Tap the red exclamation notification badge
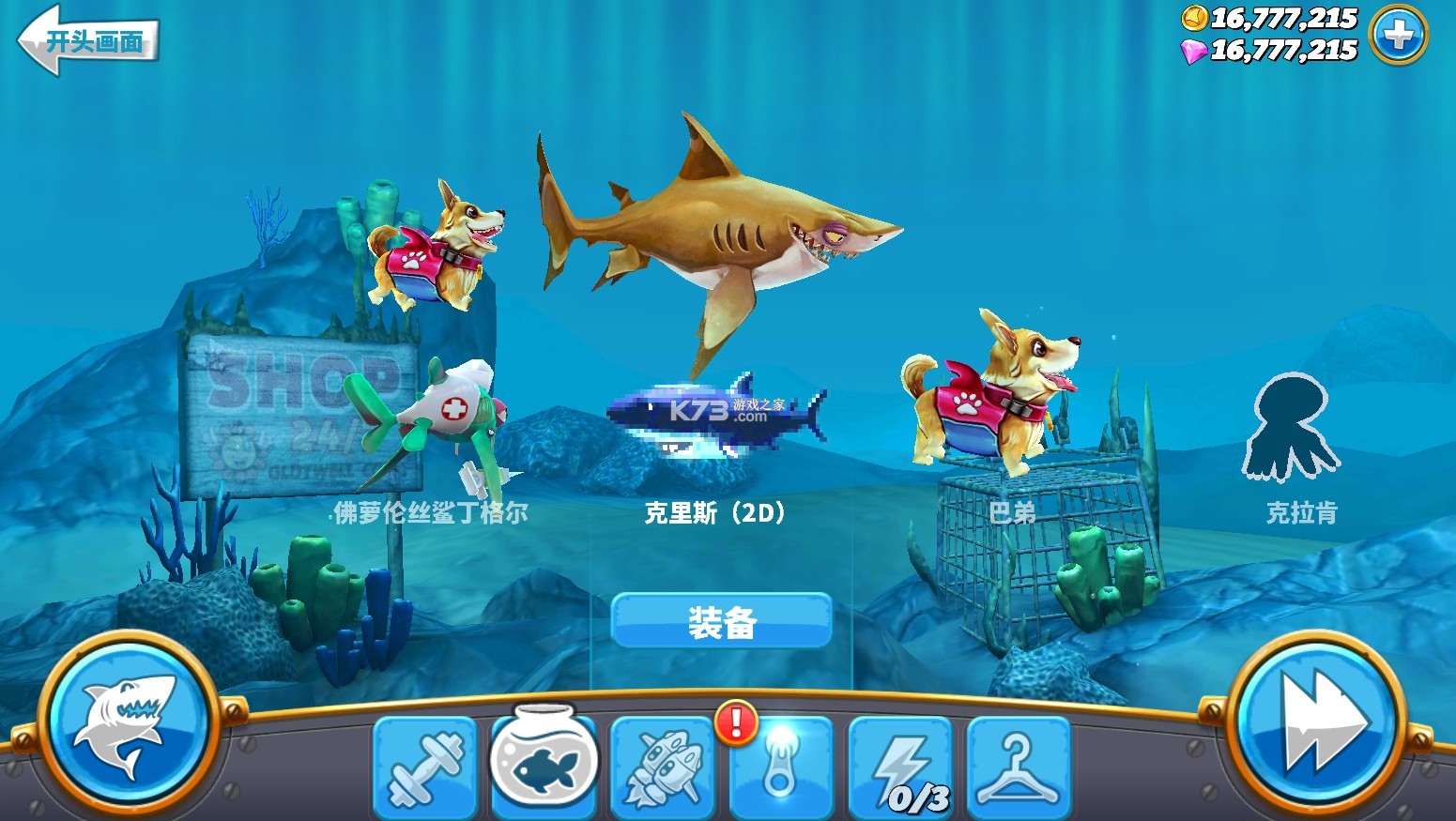1456x821 pixels. pos(736,721)
